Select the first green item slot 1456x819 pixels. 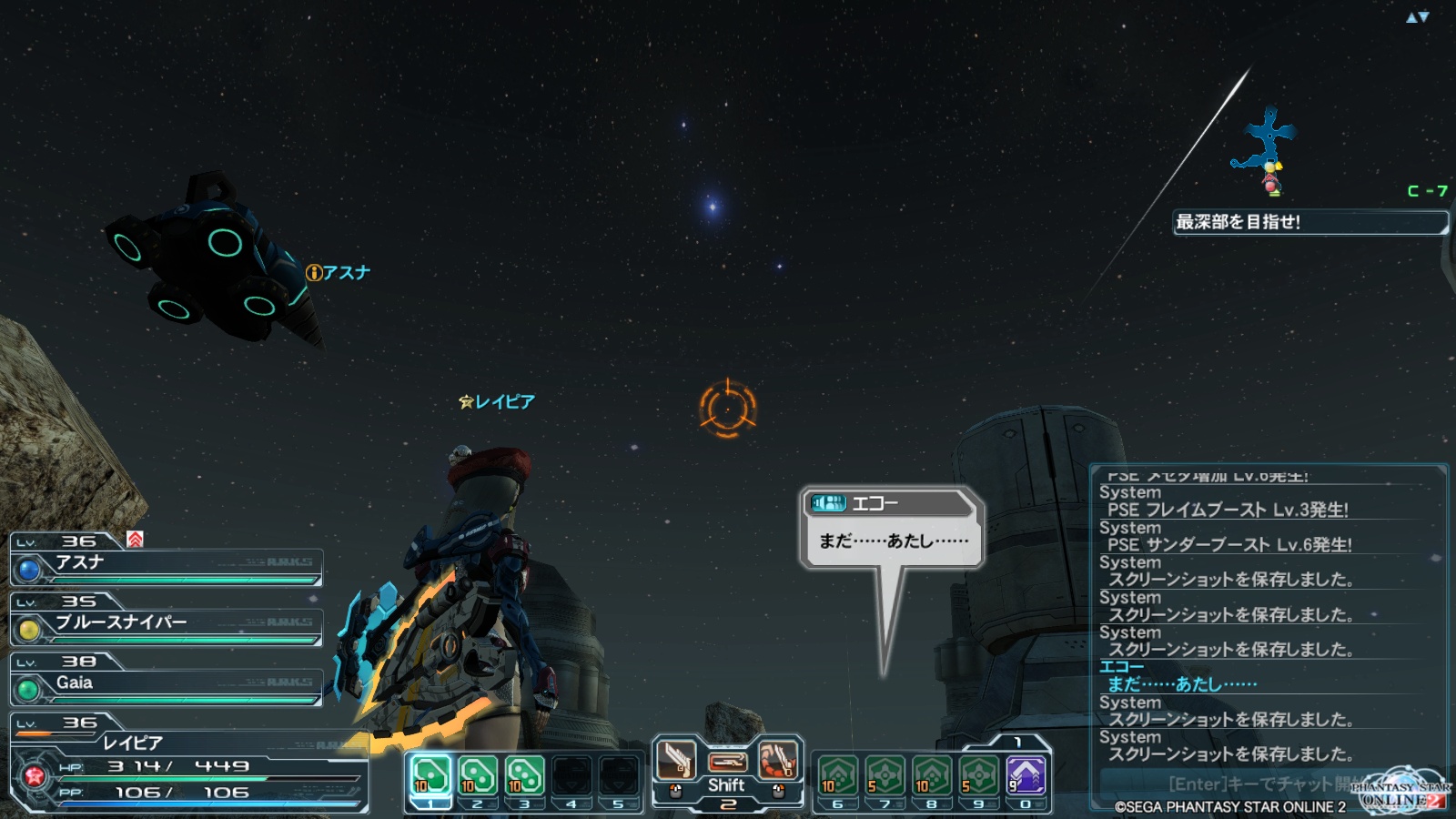[430, 776]
